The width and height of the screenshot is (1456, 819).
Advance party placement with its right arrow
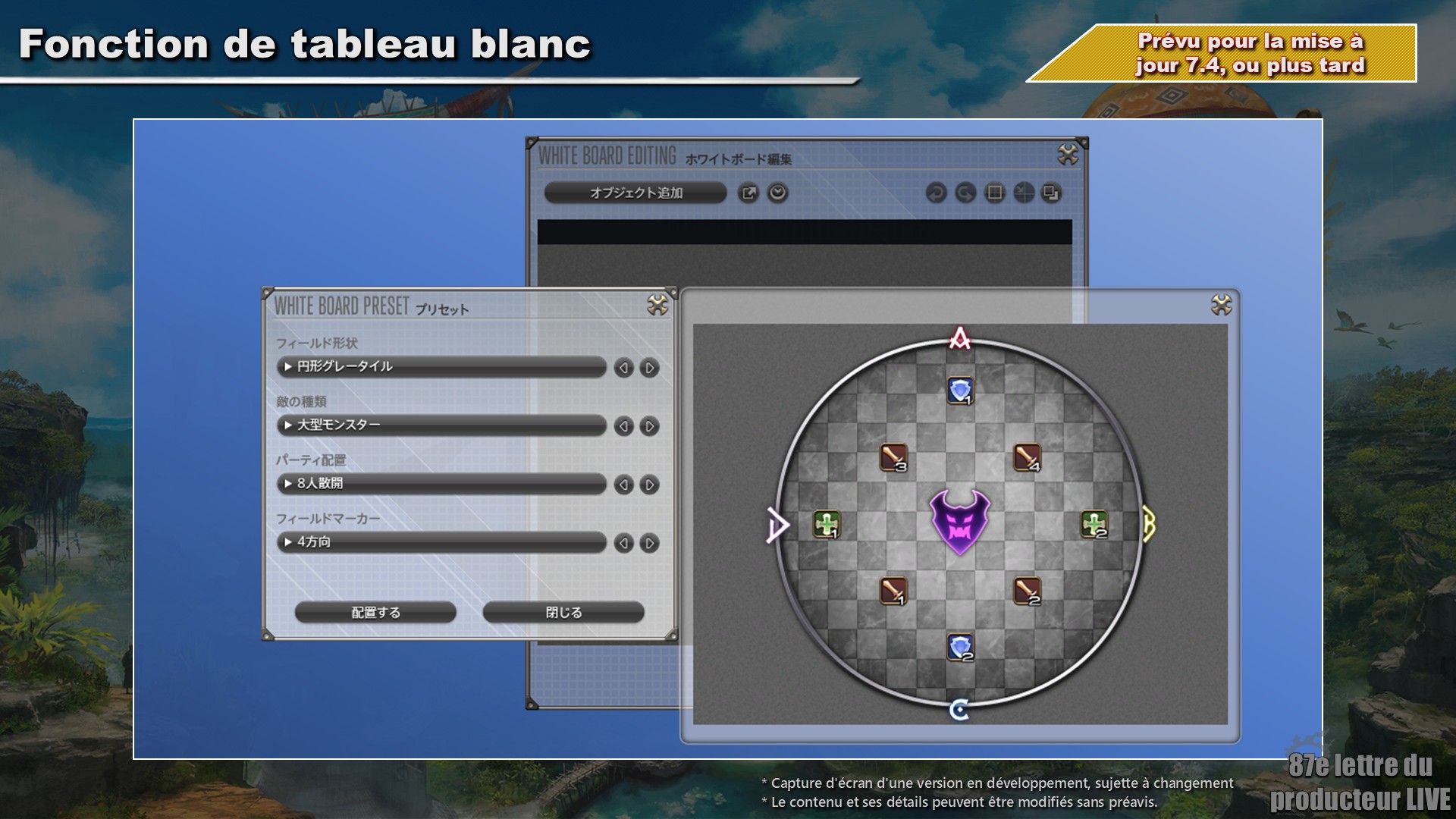point(649,485)
